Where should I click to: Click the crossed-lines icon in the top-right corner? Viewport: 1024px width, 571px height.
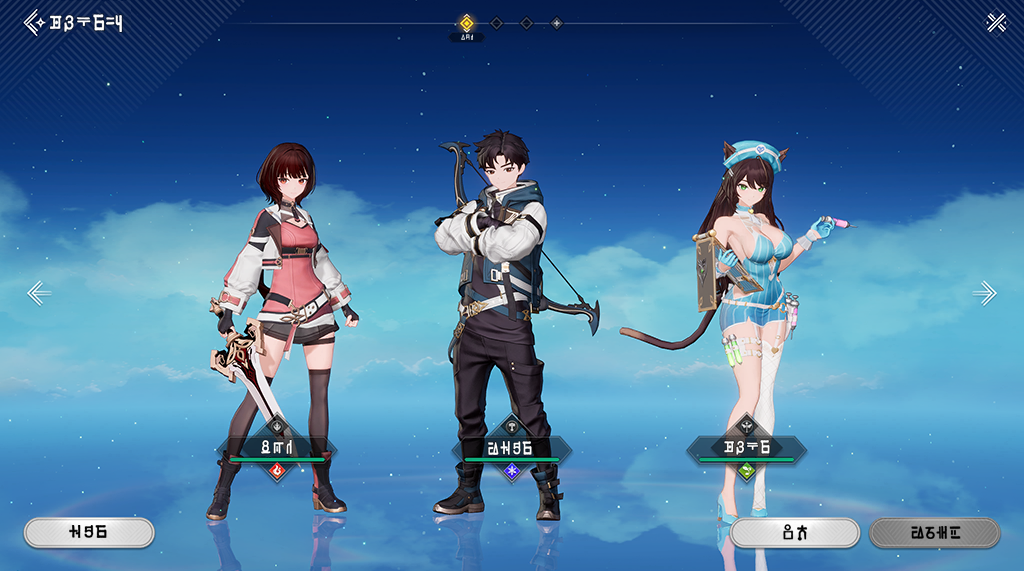[x=996, y=22]
